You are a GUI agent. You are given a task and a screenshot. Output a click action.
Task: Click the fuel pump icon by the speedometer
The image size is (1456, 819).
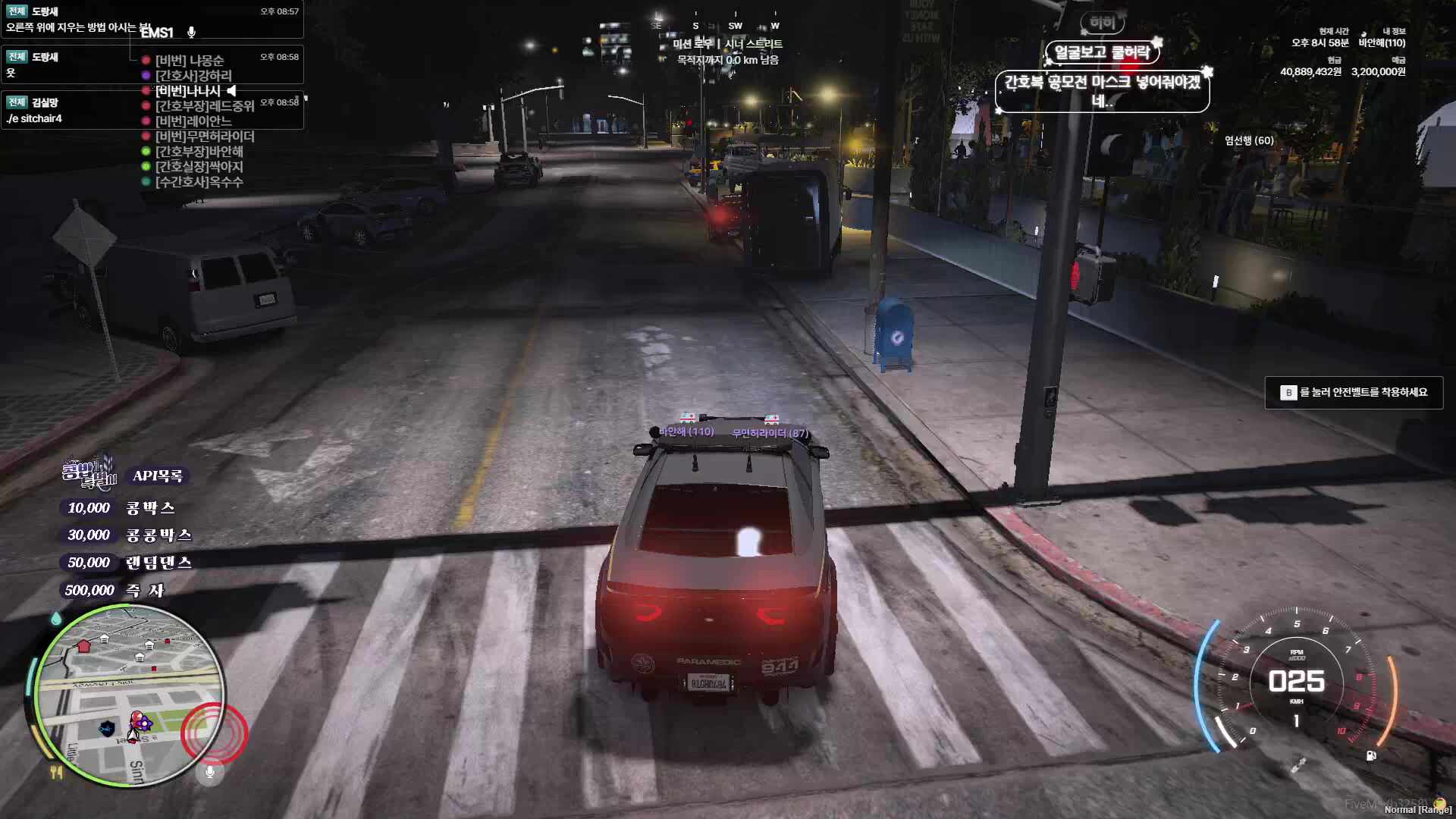click(x=1371, y=755)
